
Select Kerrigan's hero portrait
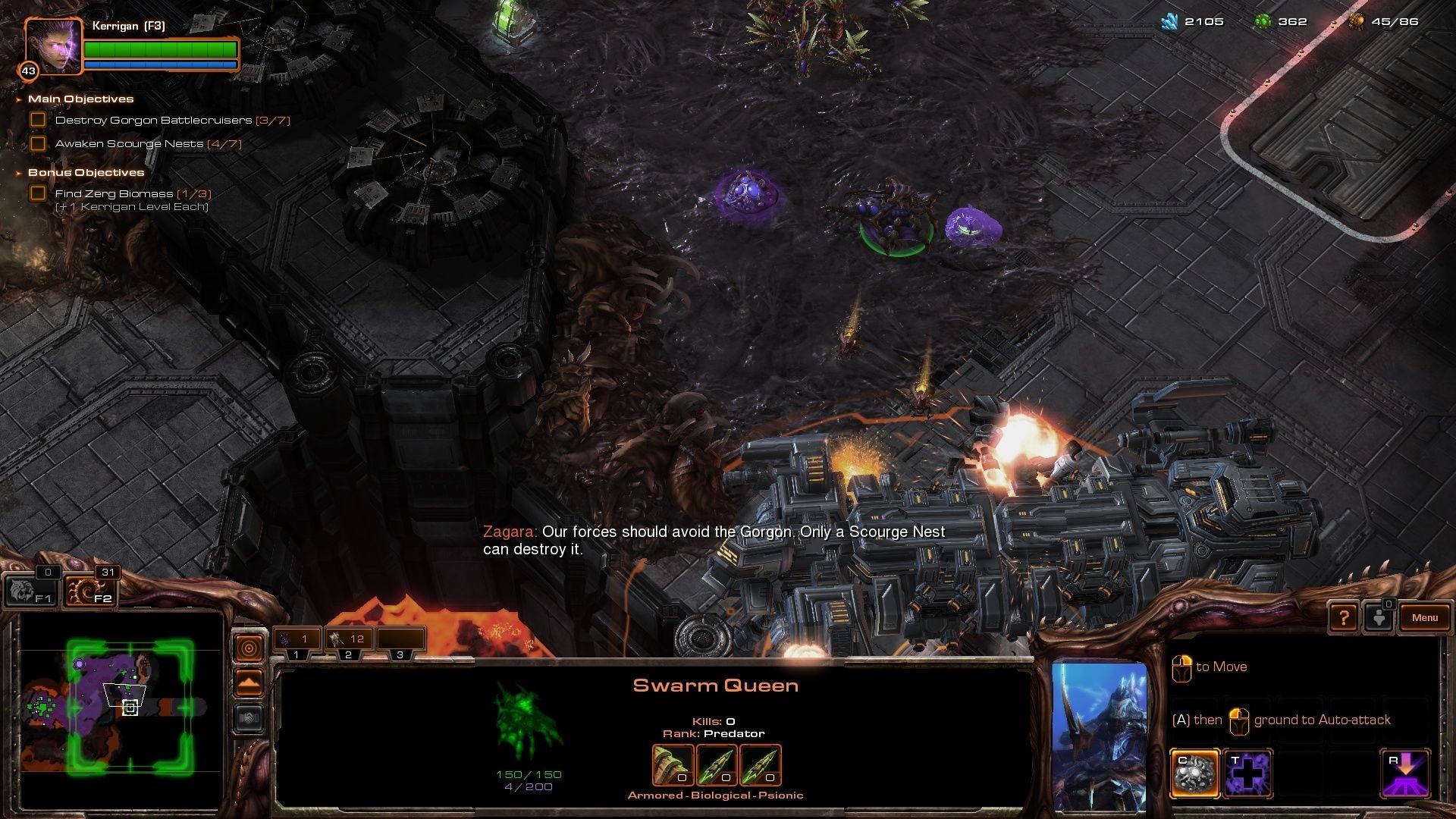click(53, 47)
